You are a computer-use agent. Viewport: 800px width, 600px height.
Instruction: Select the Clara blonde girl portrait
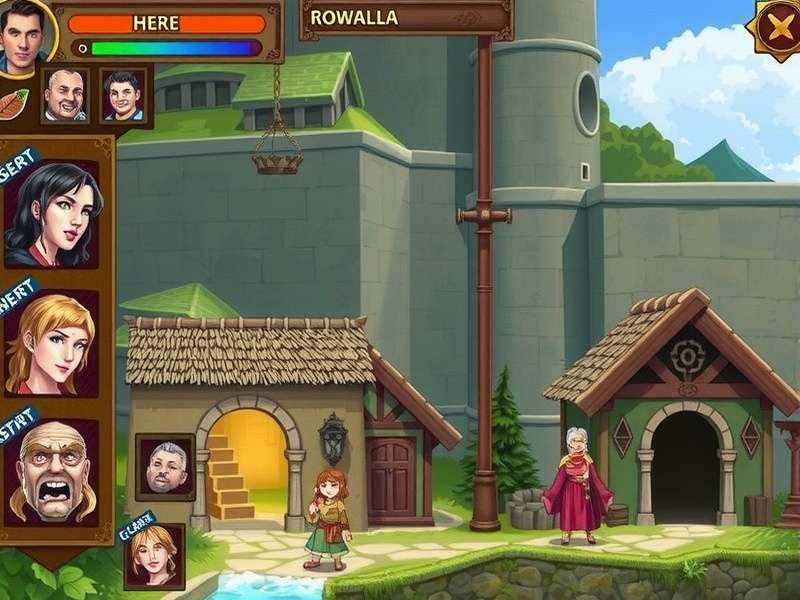click(154, 555)
